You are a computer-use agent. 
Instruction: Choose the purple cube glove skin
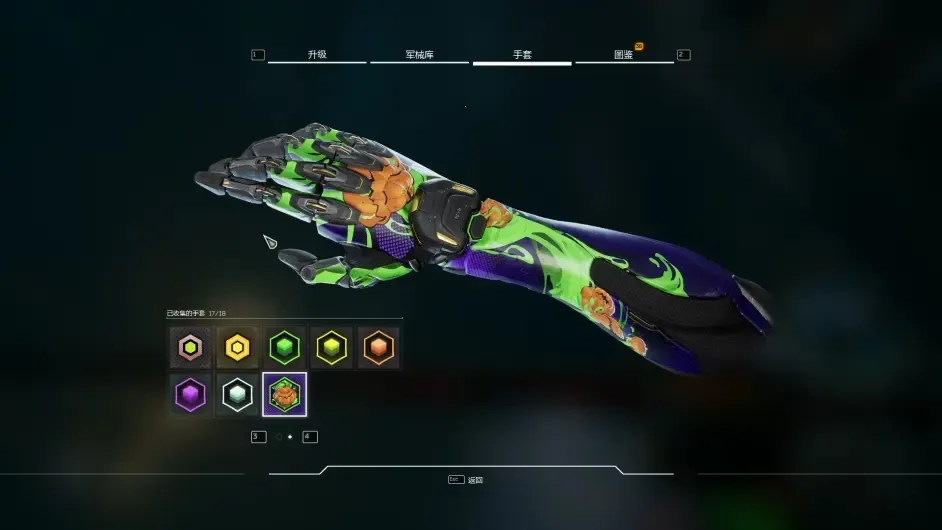point(190,395)
